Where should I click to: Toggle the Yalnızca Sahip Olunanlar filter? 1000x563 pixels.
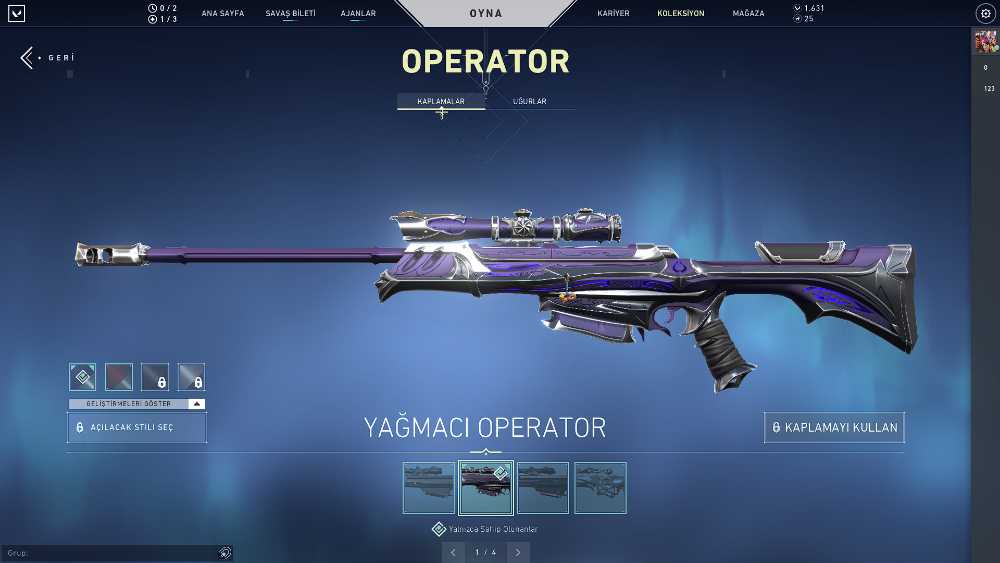[x=439, y=529]
